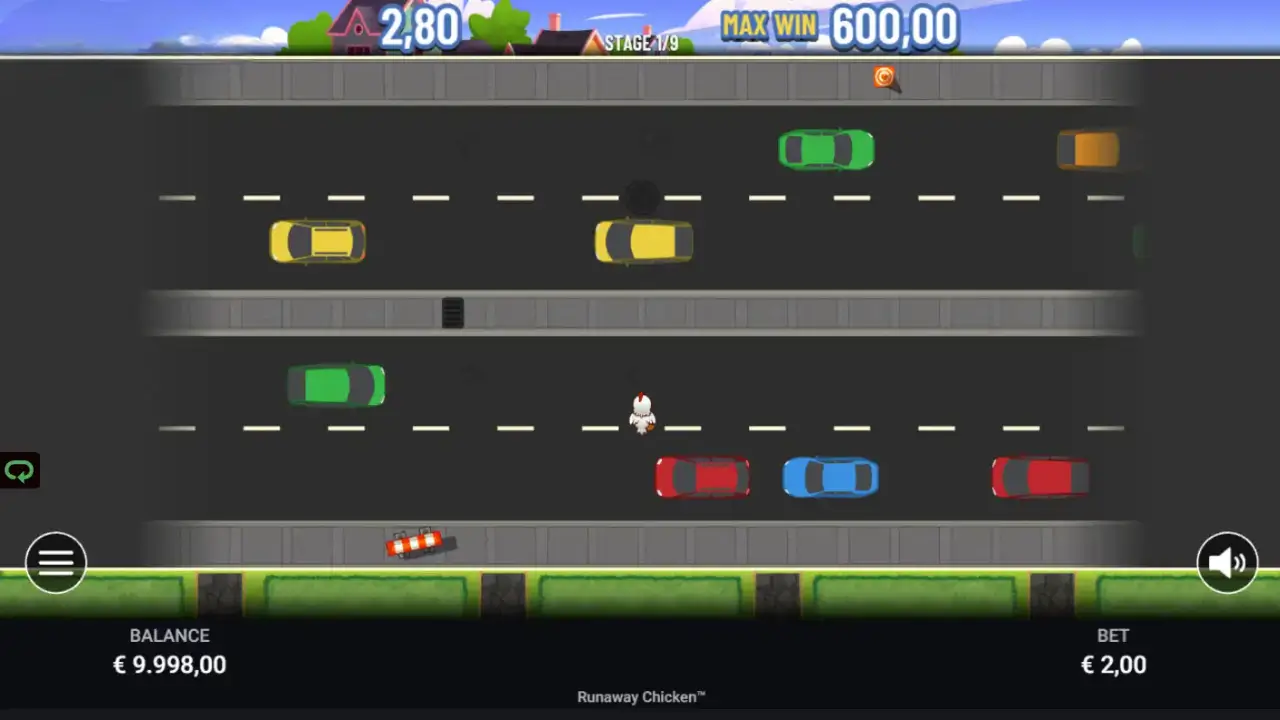Click the green car in the middle lane

(335, 385)
